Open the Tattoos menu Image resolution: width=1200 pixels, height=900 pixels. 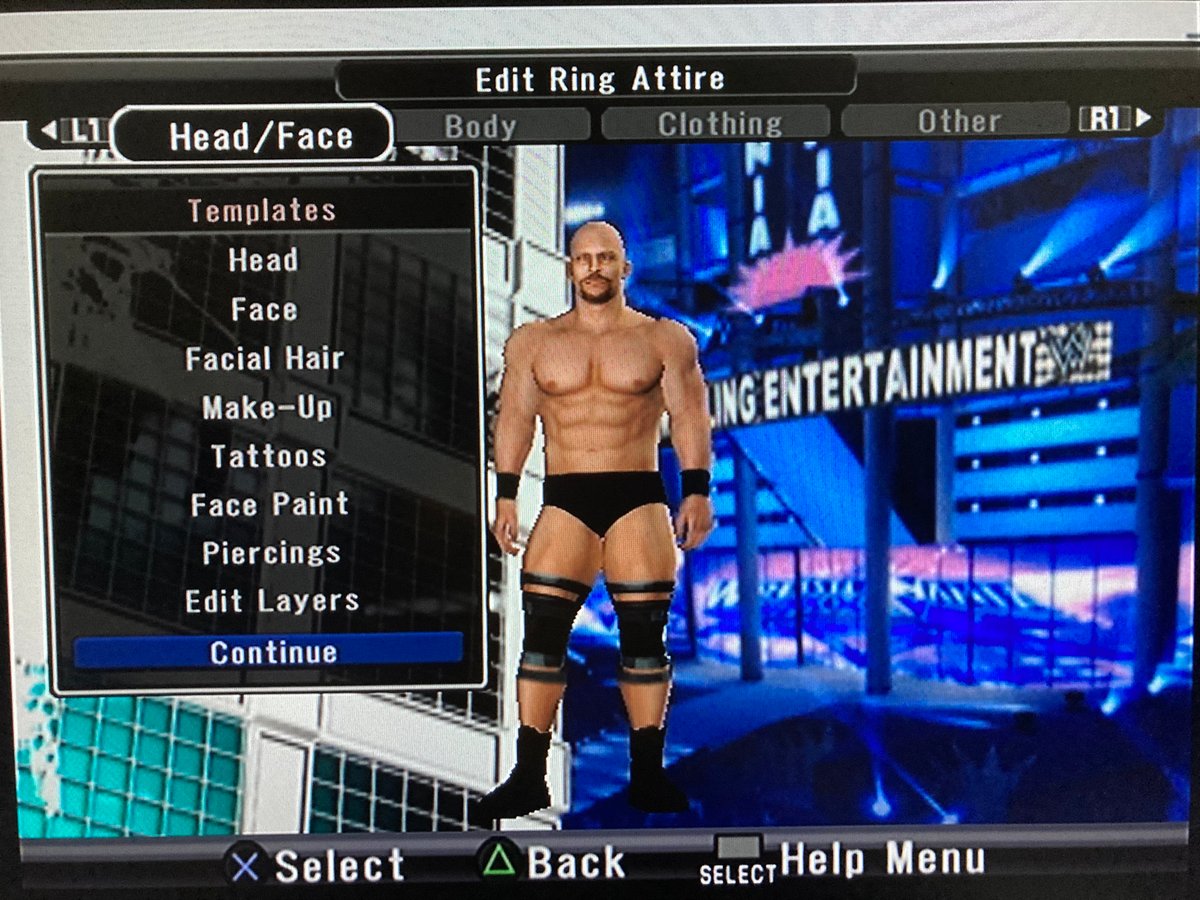(x=268, y=457)
